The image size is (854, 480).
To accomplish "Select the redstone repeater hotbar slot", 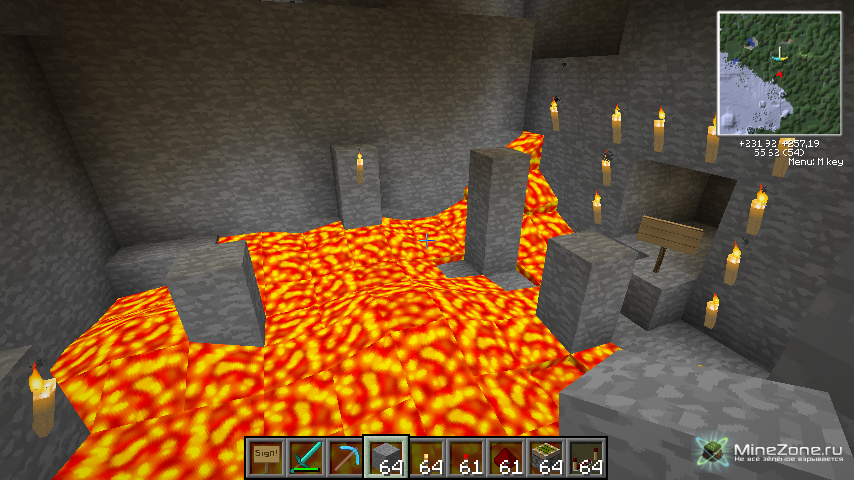I will click(586, 458).
